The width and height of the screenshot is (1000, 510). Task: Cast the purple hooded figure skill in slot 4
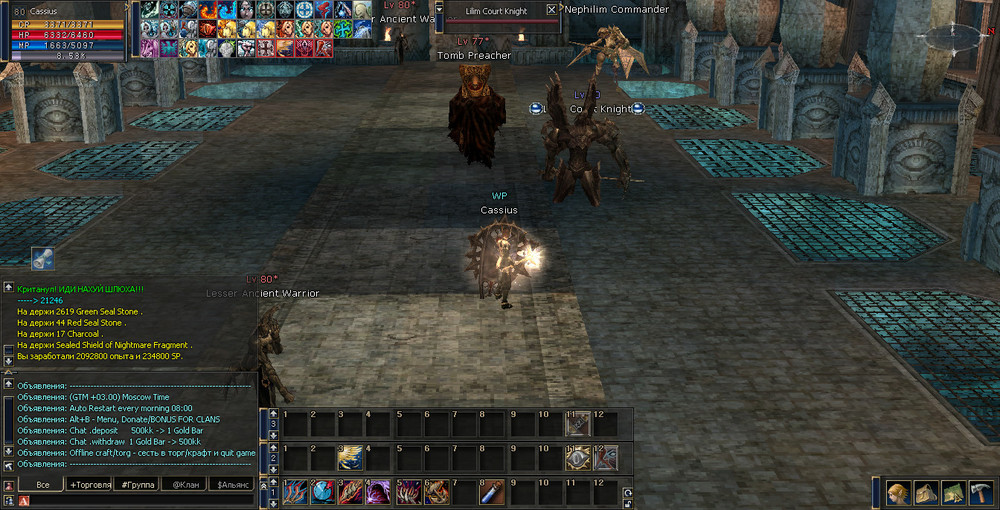click(378, 491)
